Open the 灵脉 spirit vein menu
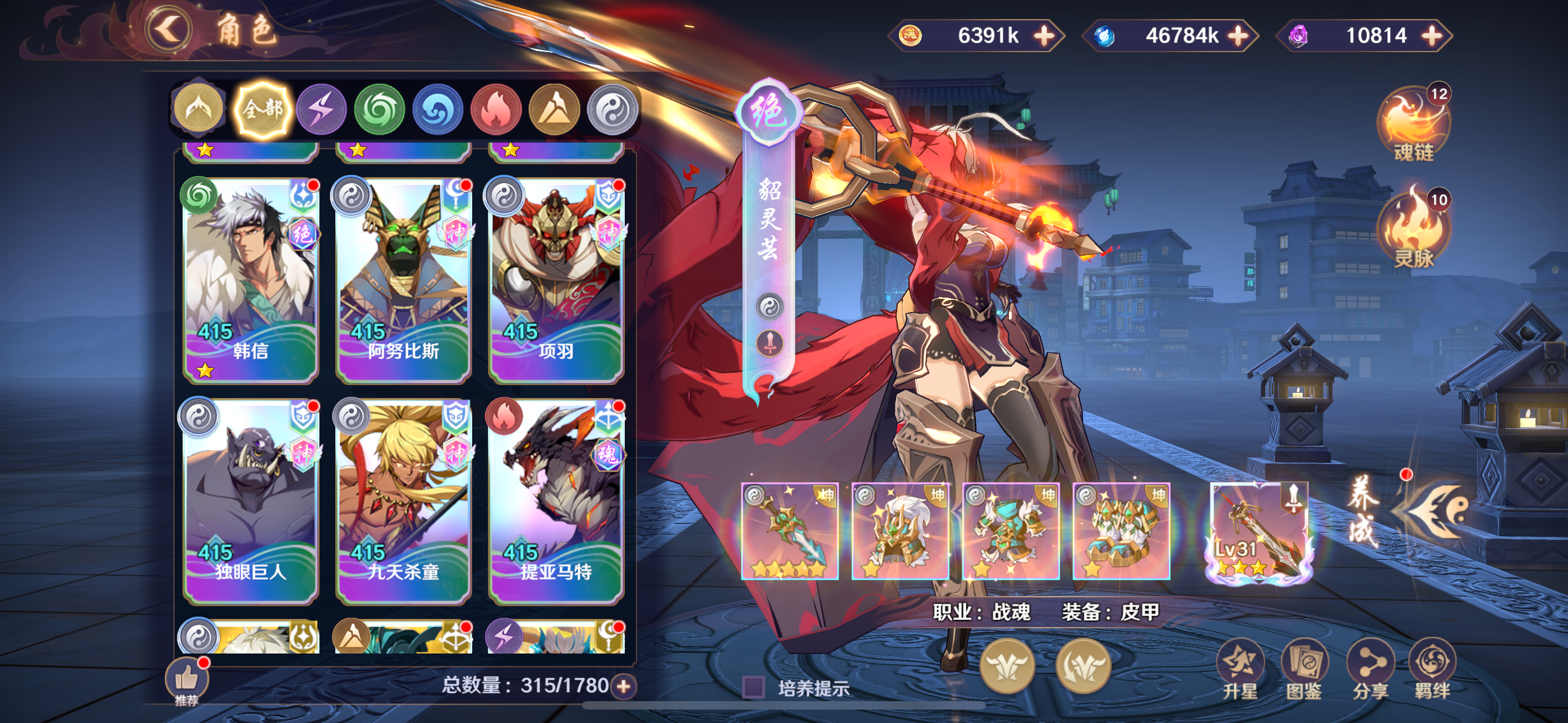The width and height of the screenshot is (1568, 723). click(x=1413, y=230)
